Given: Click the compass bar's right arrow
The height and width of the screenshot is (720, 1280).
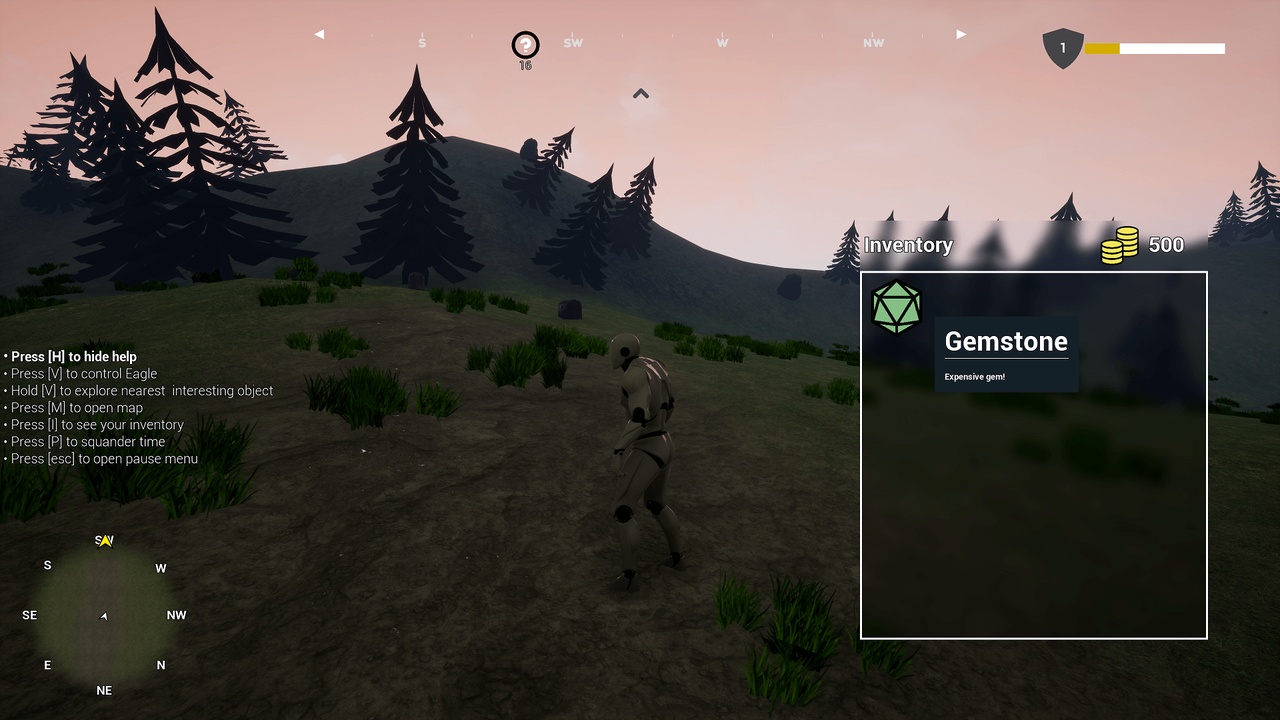Looking at the screenshot, I should tap(961, 34).
